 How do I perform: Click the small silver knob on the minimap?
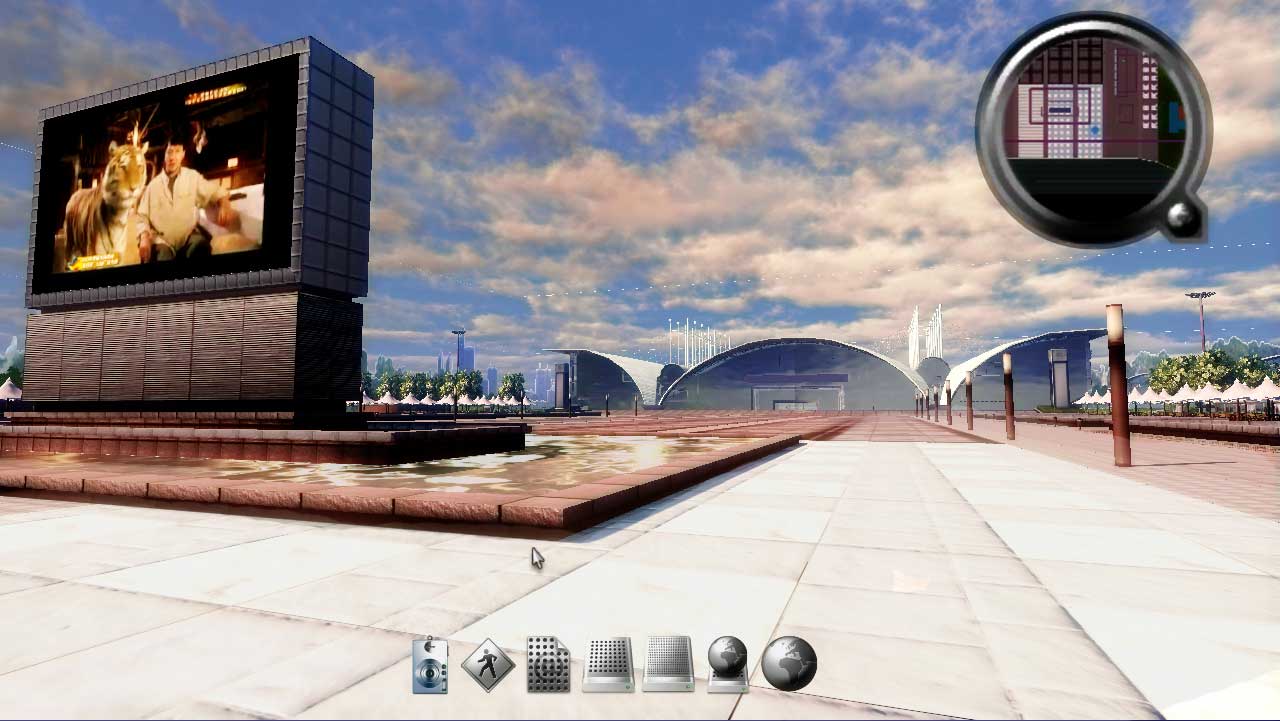(x=1185, y=219)
